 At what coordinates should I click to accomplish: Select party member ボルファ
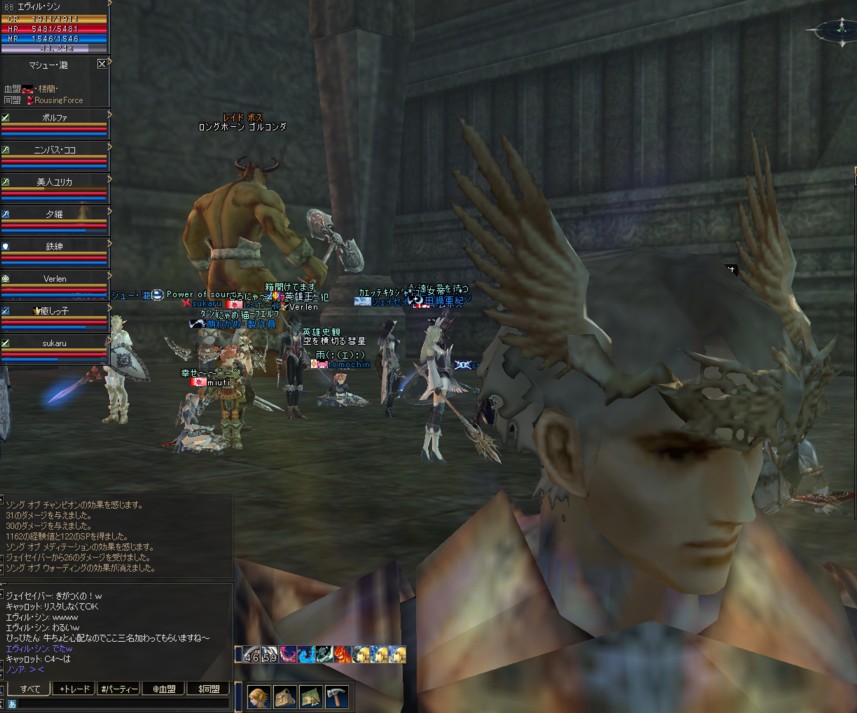55,118
